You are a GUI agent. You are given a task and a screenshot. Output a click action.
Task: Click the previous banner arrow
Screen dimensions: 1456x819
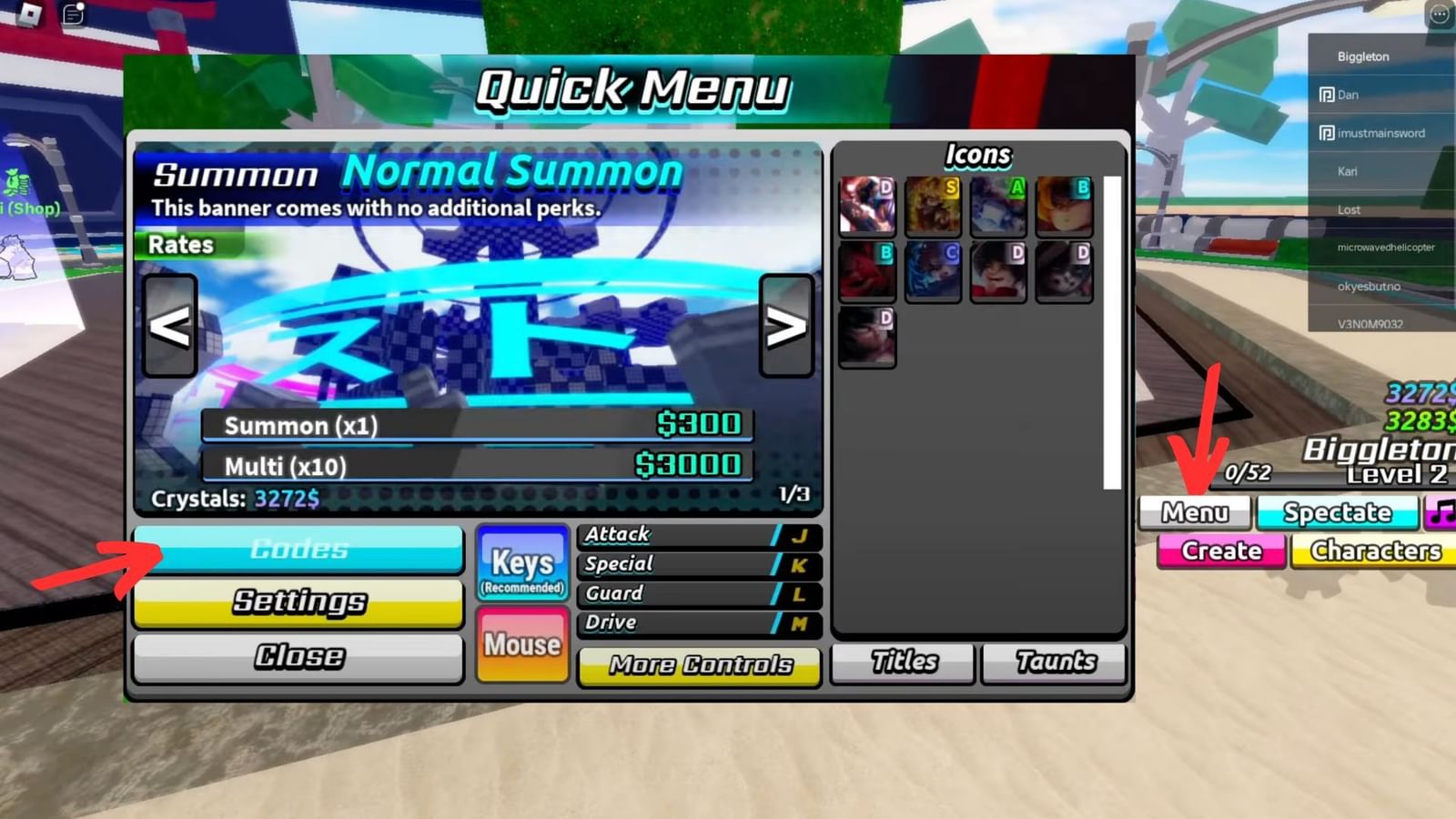[171, 329]
